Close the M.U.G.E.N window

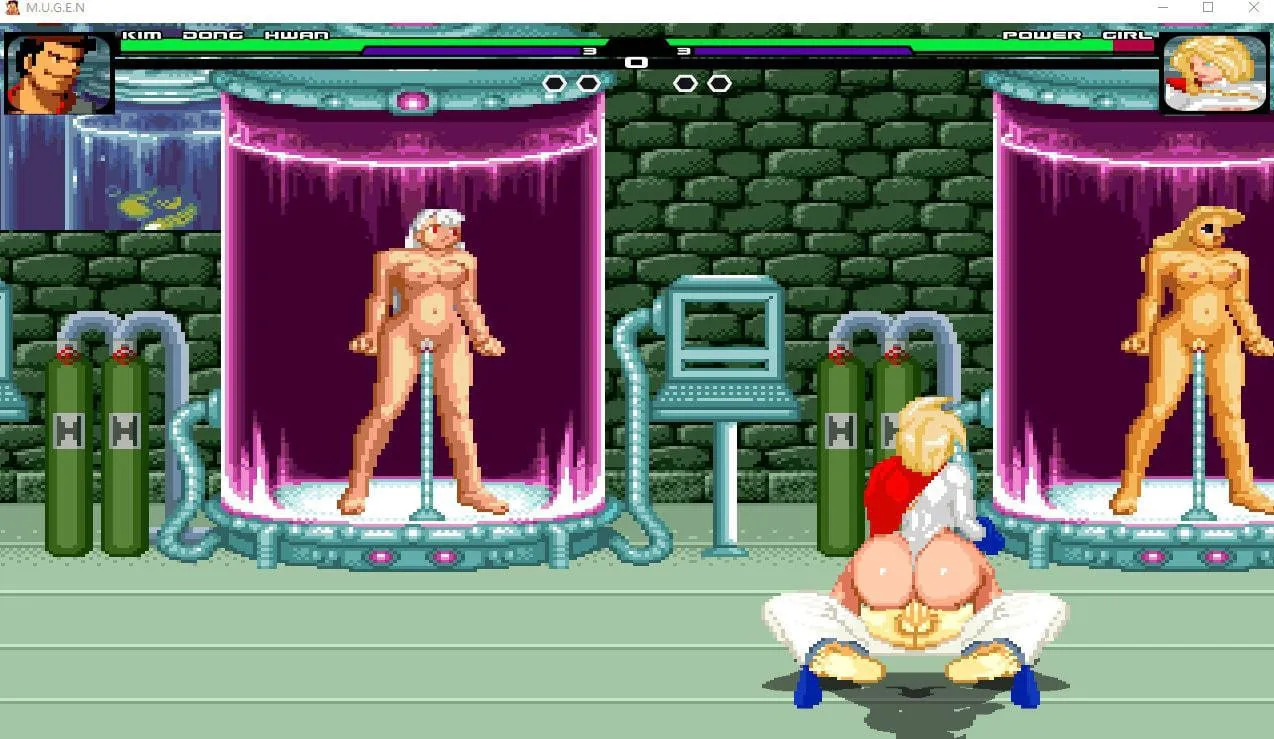pyautogui.click(x=1254, y=8)
